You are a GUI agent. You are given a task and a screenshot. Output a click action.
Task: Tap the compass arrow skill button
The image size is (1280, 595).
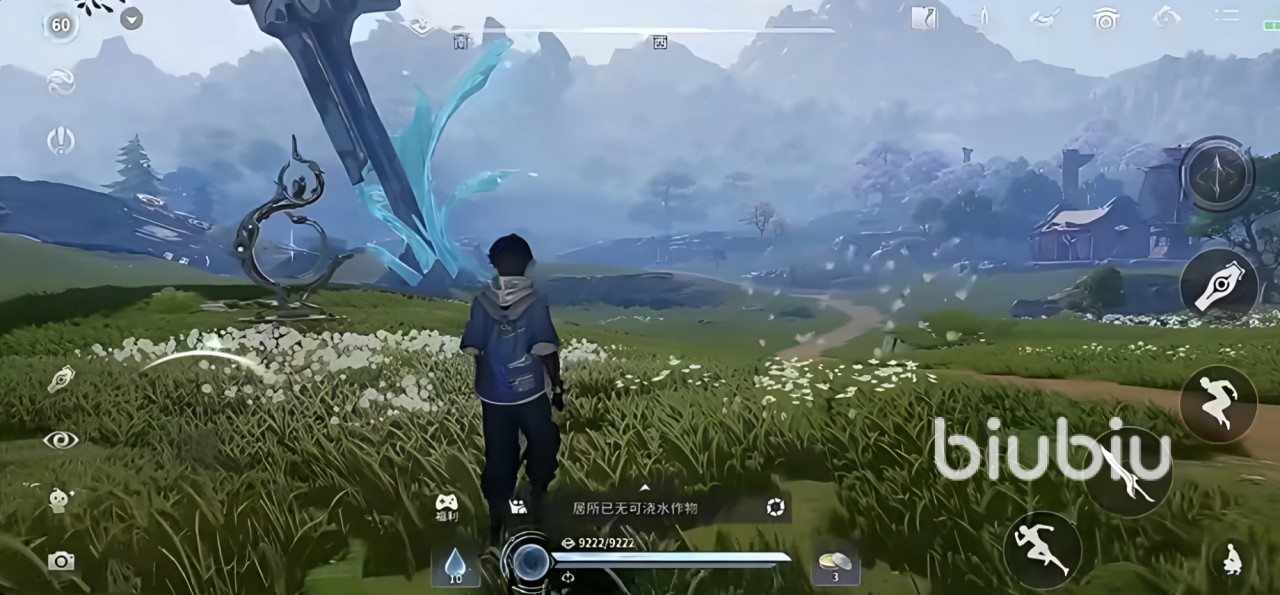coord(1218,174)
